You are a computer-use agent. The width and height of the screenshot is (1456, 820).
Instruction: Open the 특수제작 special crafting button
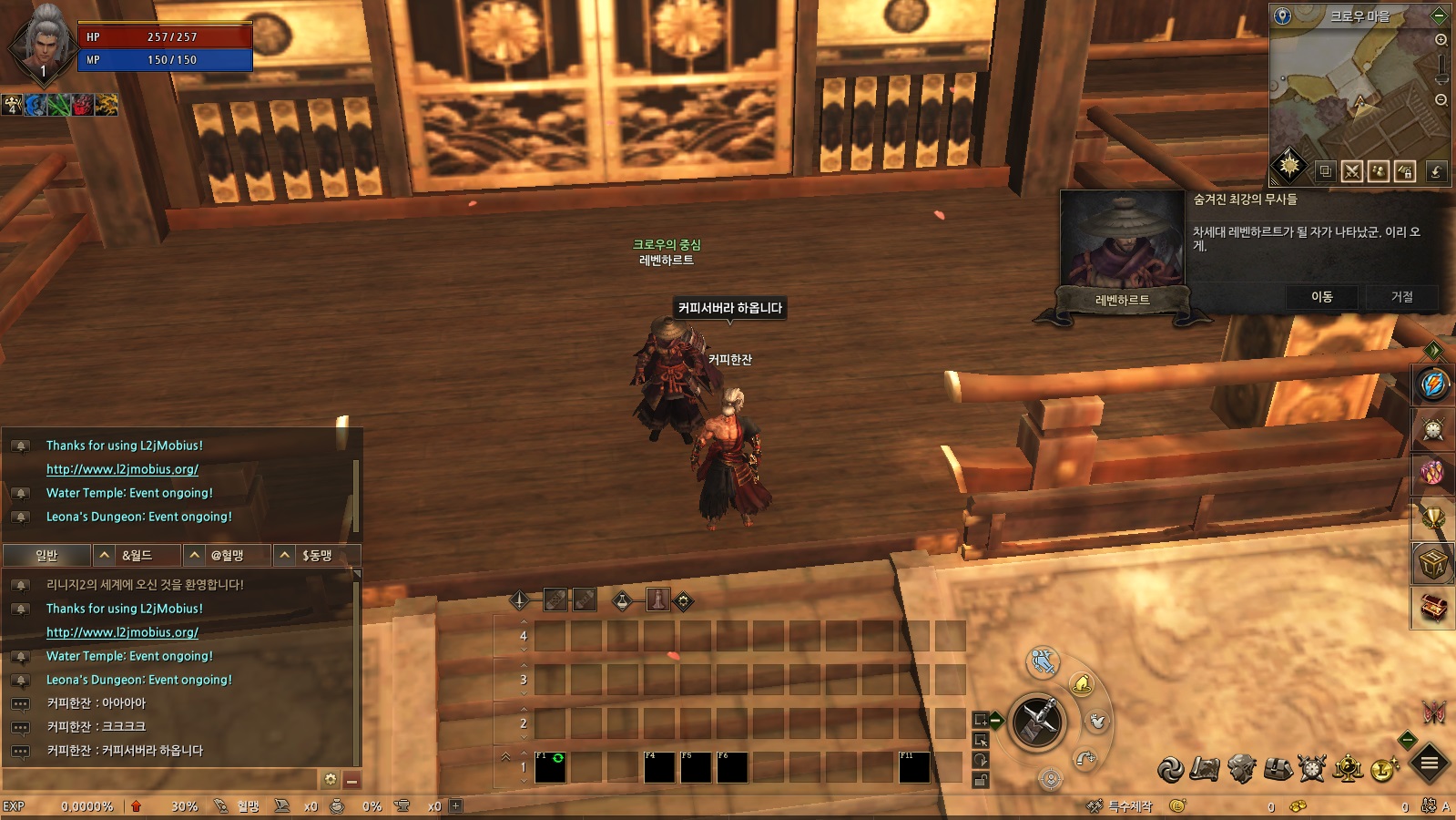[1122, 806]
